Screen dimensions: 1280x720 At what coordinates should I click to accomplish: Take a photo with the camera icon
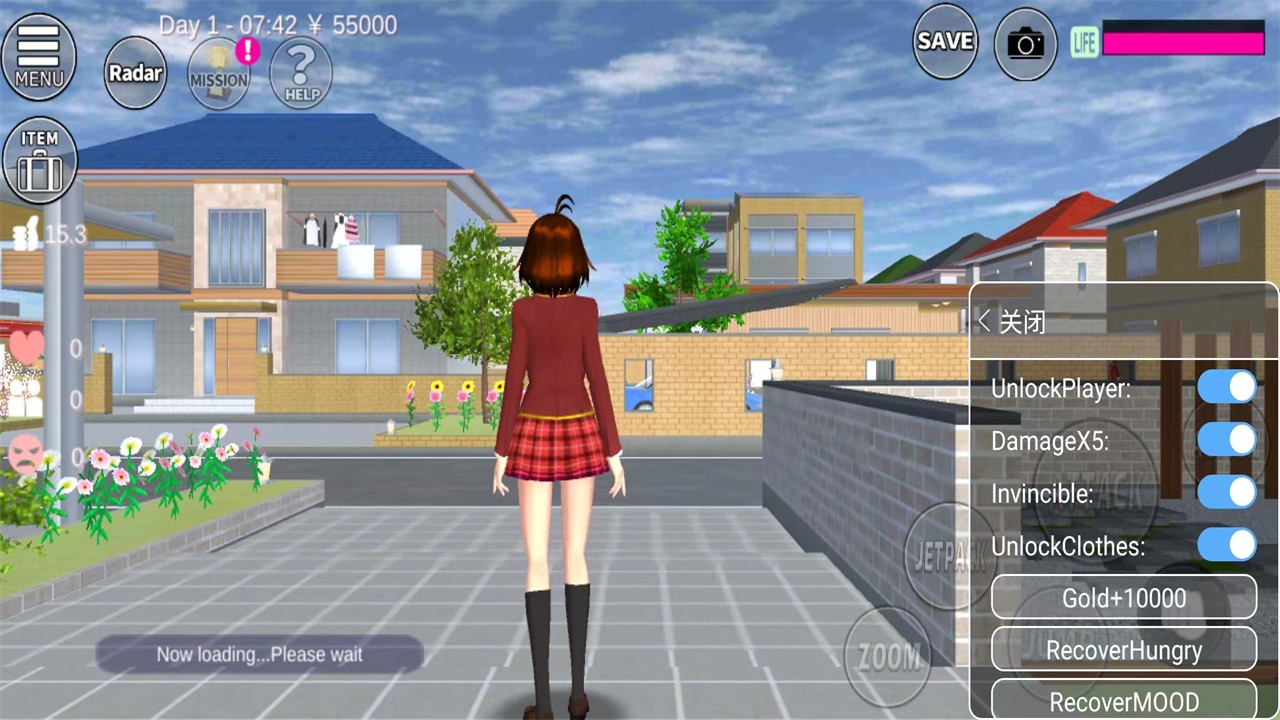tap(1025, 43)
